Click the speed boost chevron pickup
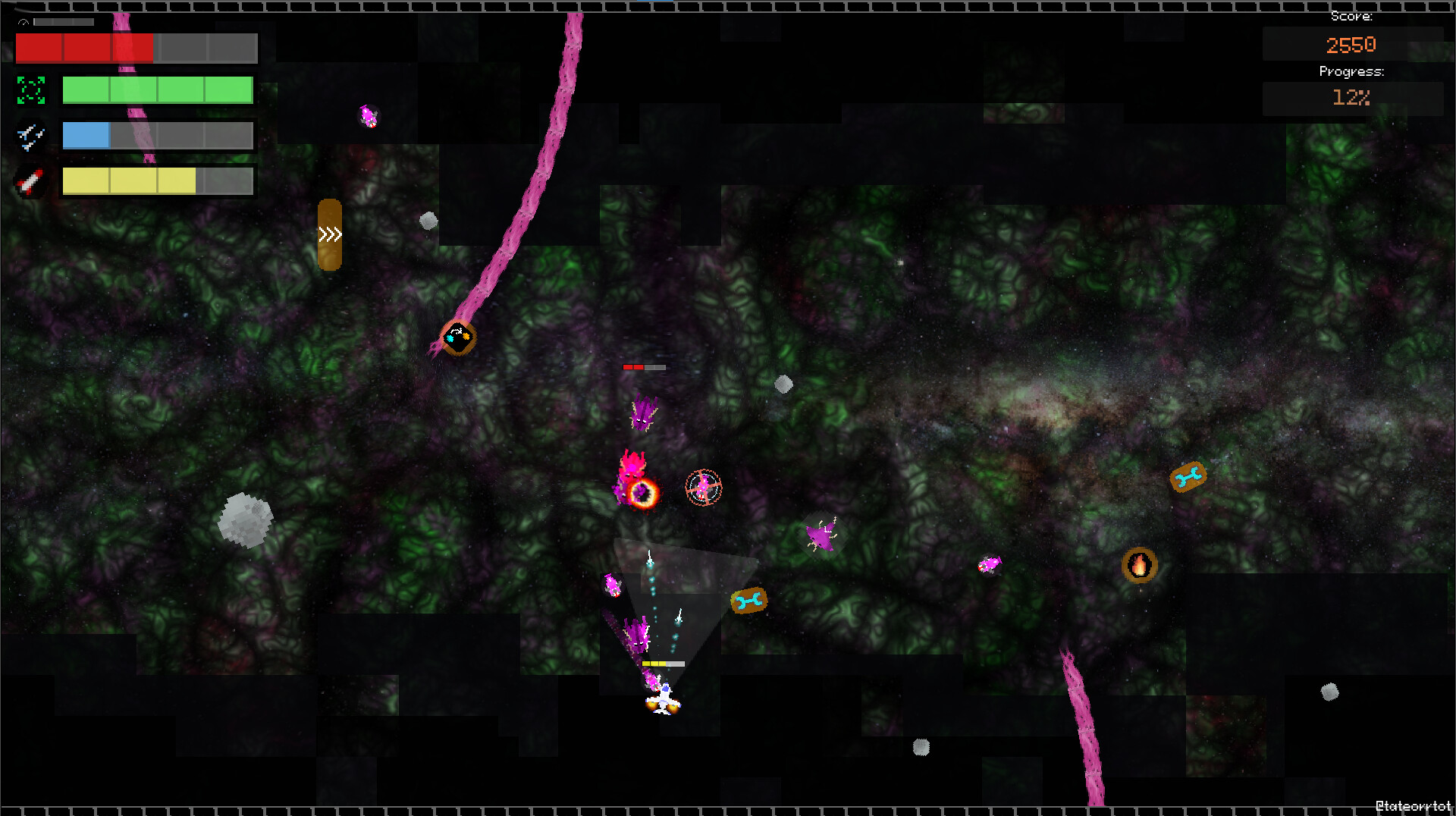 pyautogui.click(x=330, y=235)
